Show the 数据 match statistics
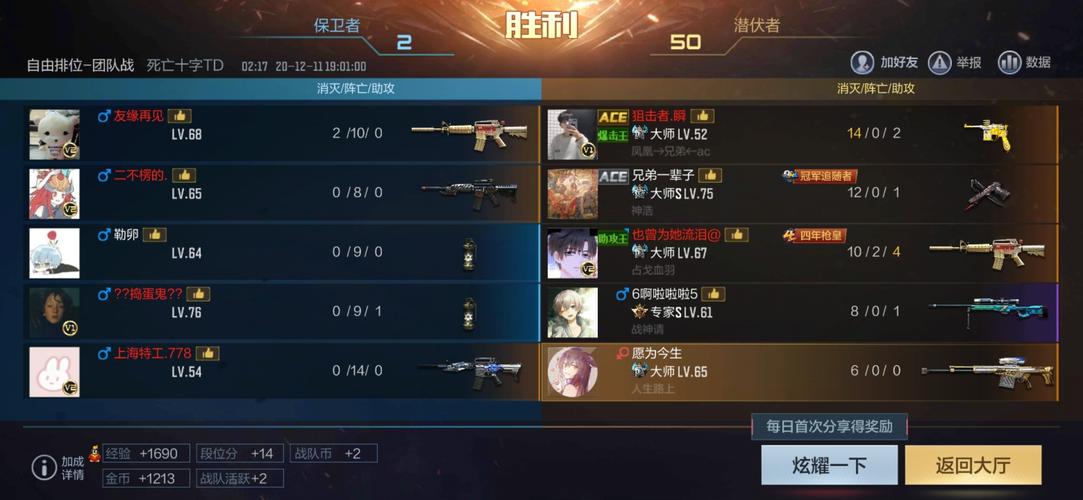The image size is (1083, 500). click(x=1025, y=63)
